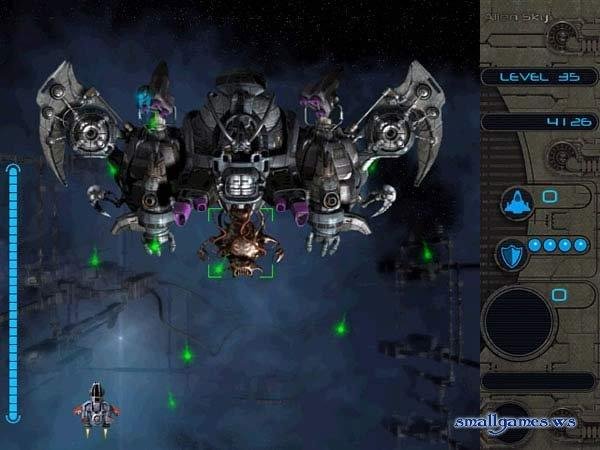Select the blue shield icon
Image resolution: width=600 pixels, height=450 pixels.
click(510, 254)
